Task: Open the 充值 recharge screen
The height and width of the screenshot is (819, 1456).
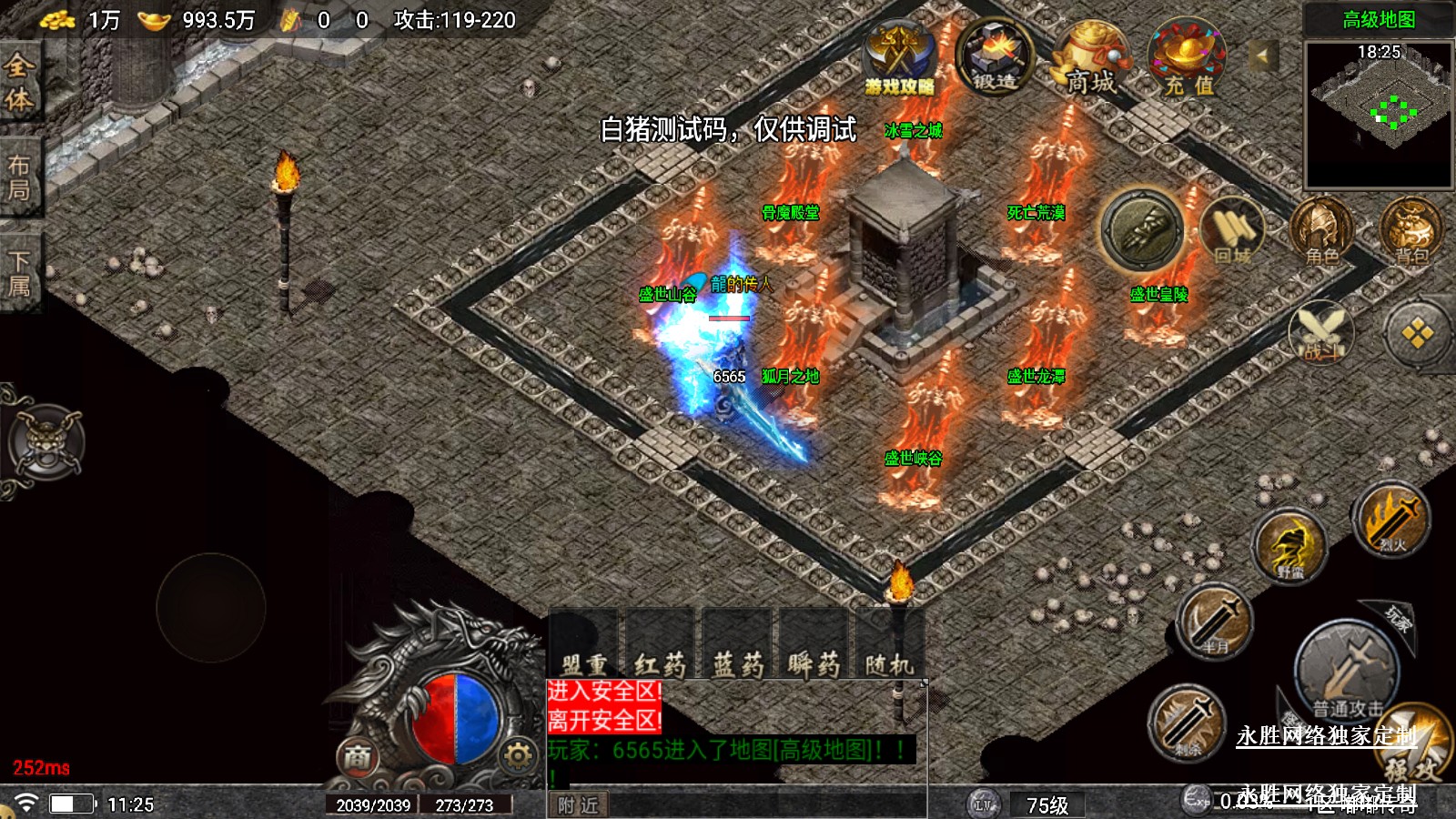Action: tap(1188, 59)
